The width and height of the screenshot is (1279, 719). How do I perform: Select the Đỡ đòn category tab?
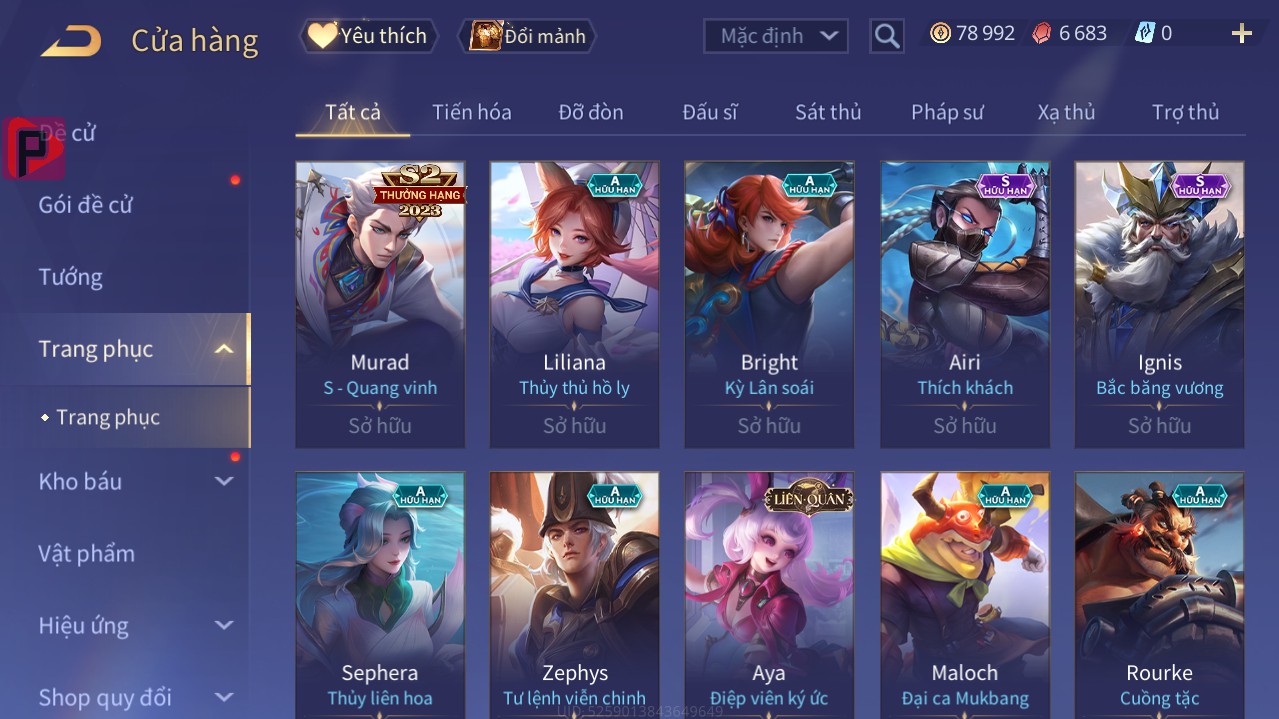pyautogui.click(x=590, y=112)
